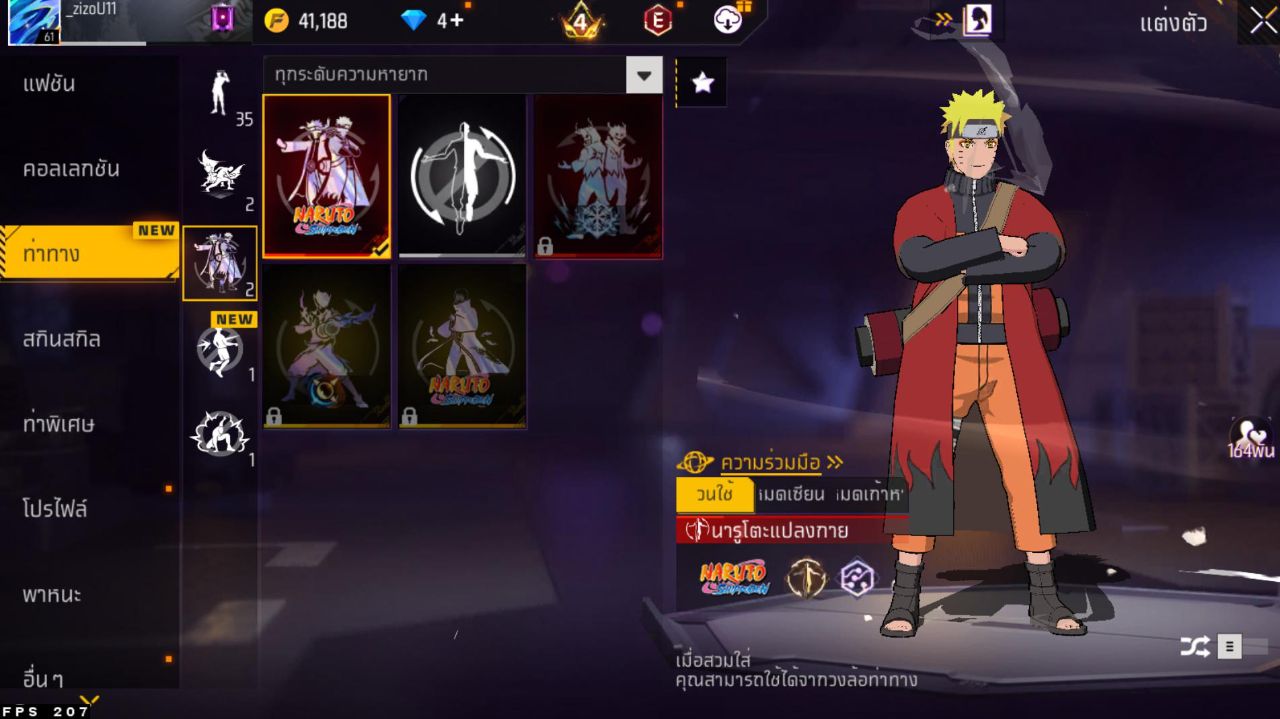Open the standing pose sub-tab with 35 items
The image size is (1280, 719).
(220, 95)
